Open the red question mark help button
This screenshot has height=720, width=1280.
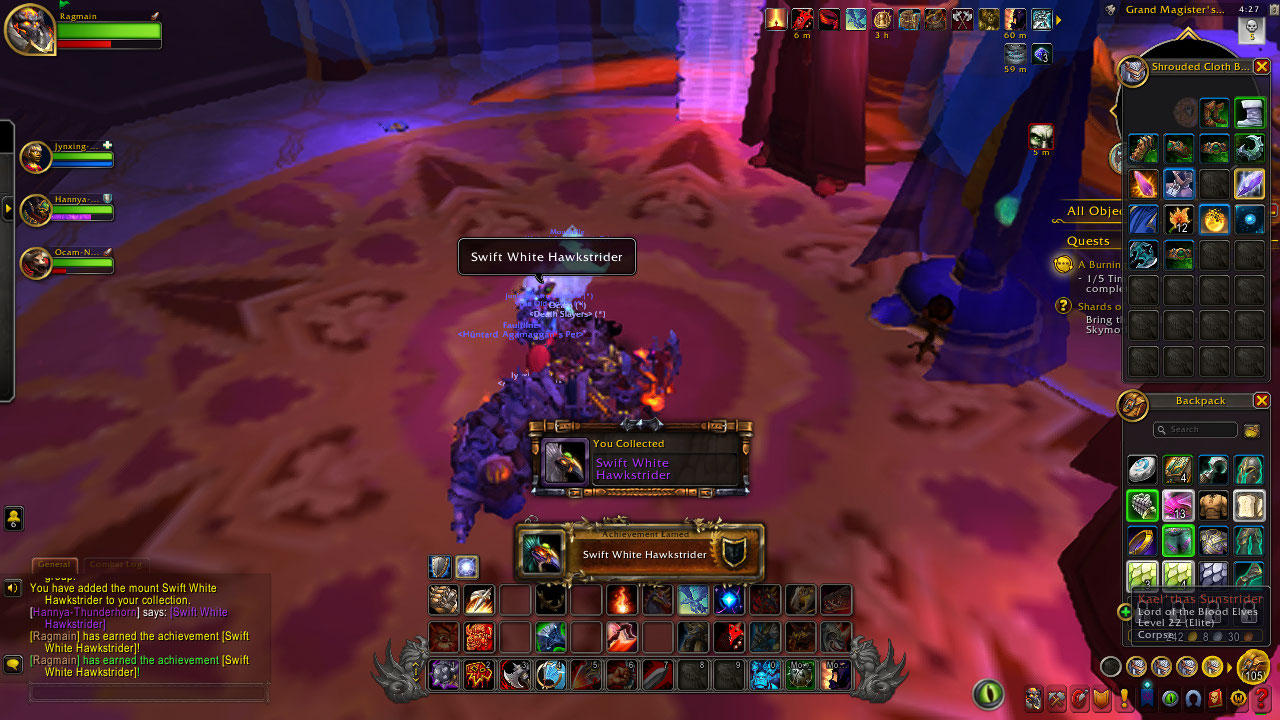point(1261,698)
